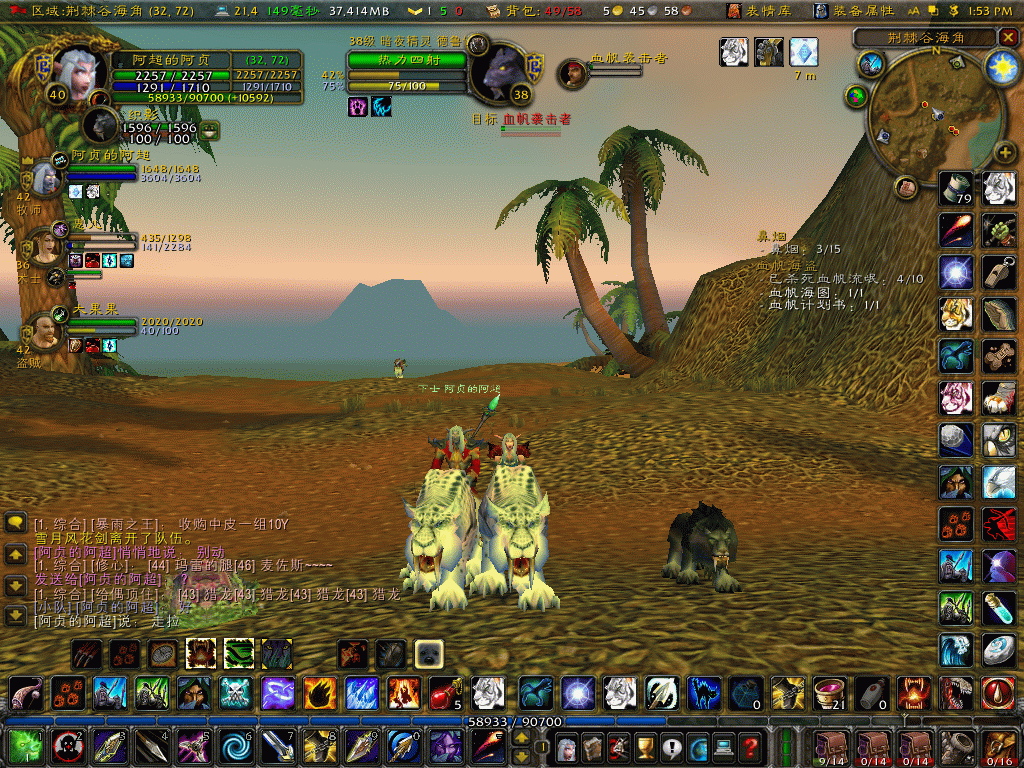Use the bandage stack showing 79

pos(957,188)
